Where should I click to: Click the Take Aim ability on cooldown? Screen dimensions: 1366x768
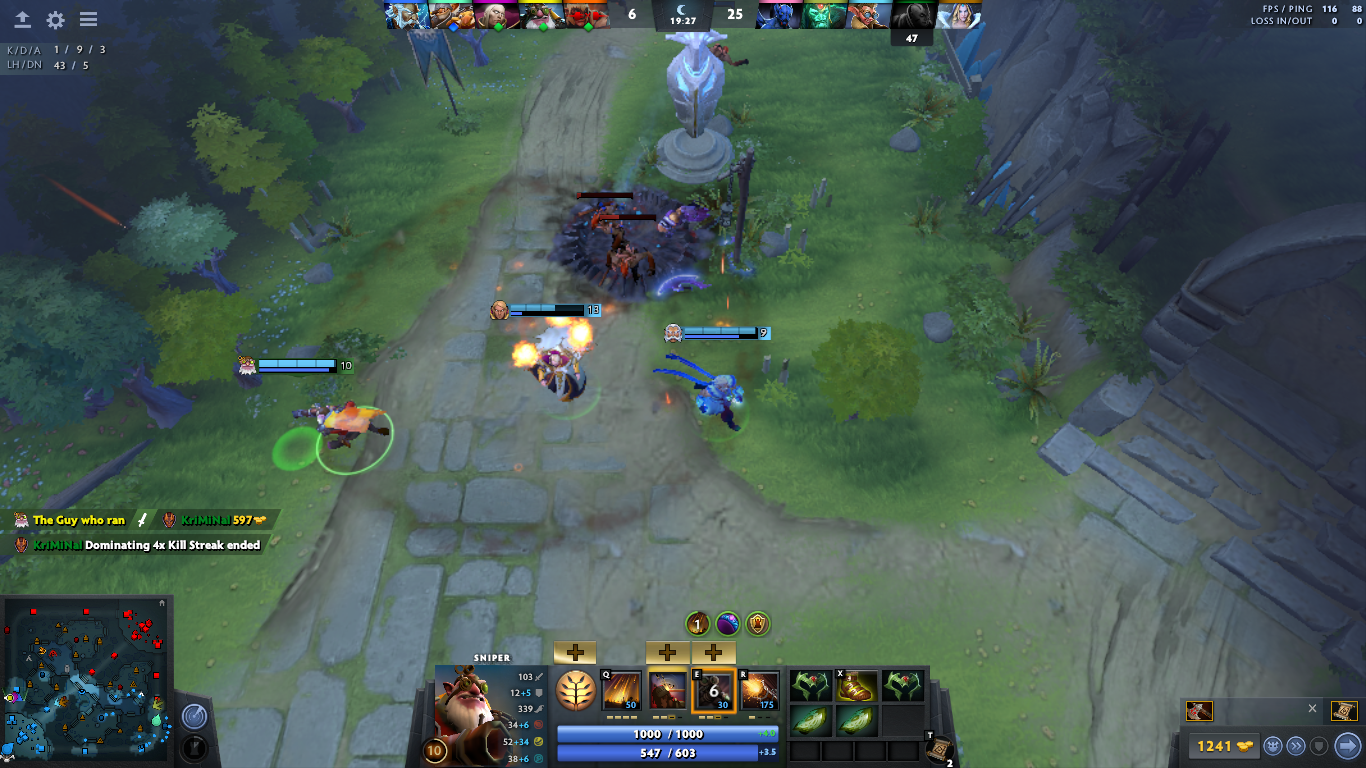coord(714,690)
